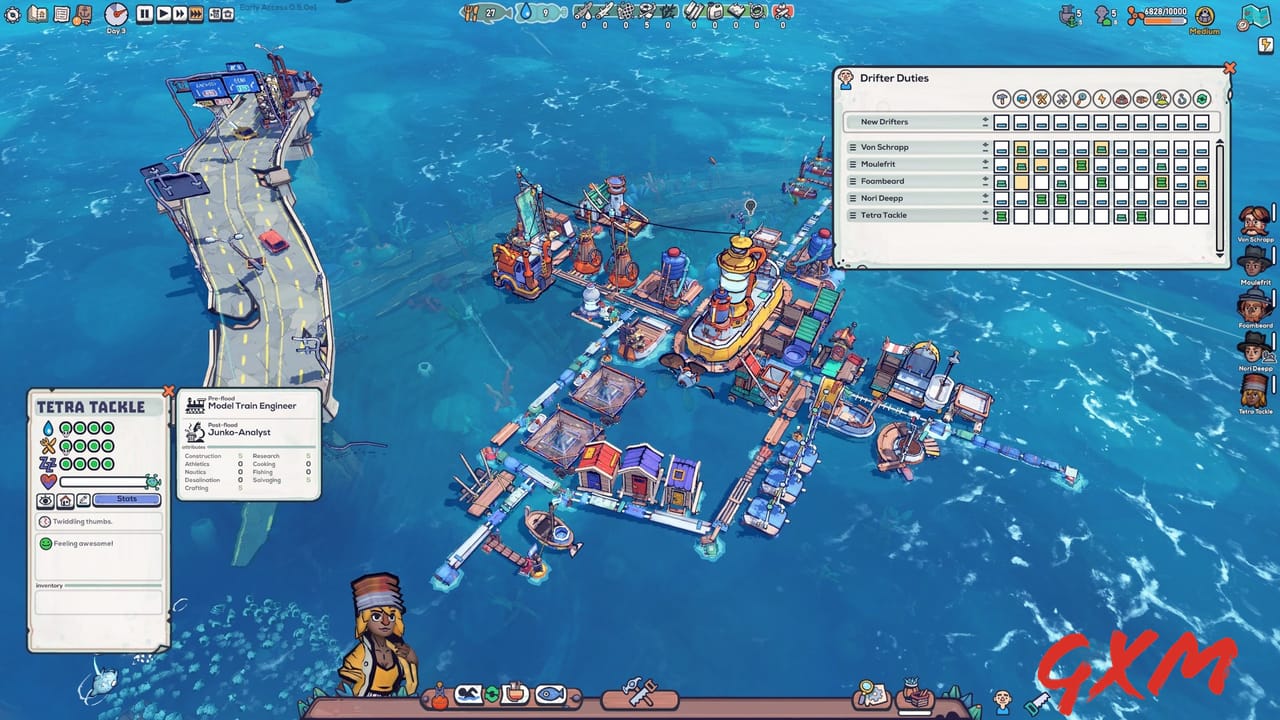Switch to the Stats tab on Tetra Tackle panel
Screen dimensions: 1280x720
[125, 500]
